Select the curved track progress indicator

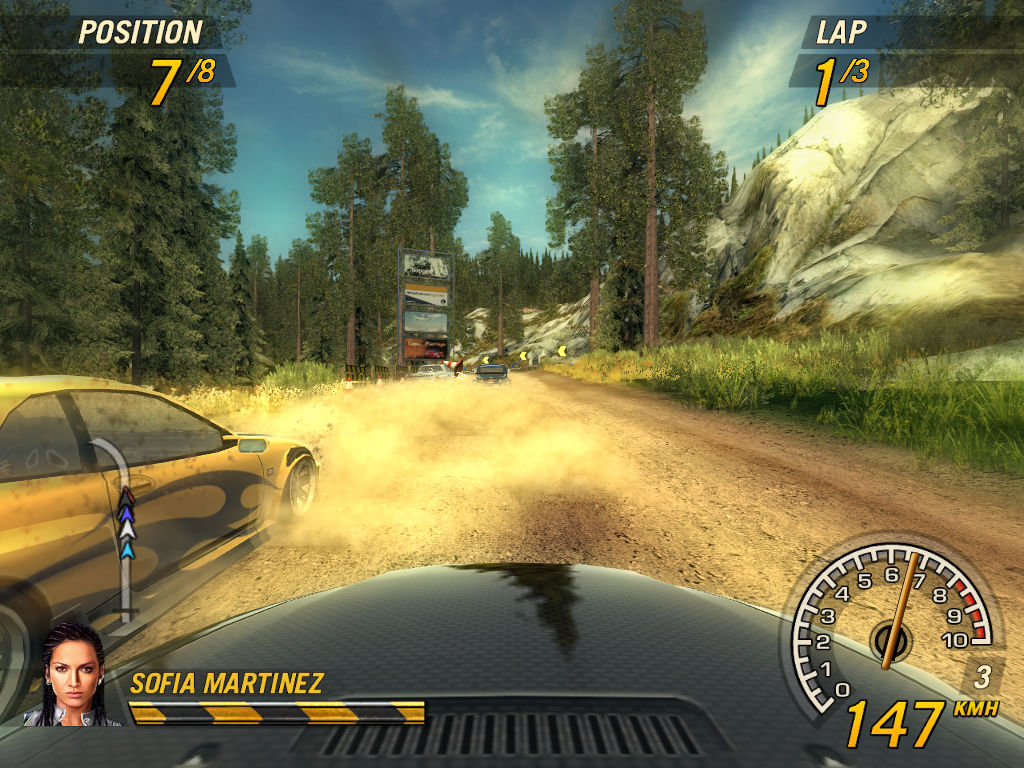click(120, 530)
